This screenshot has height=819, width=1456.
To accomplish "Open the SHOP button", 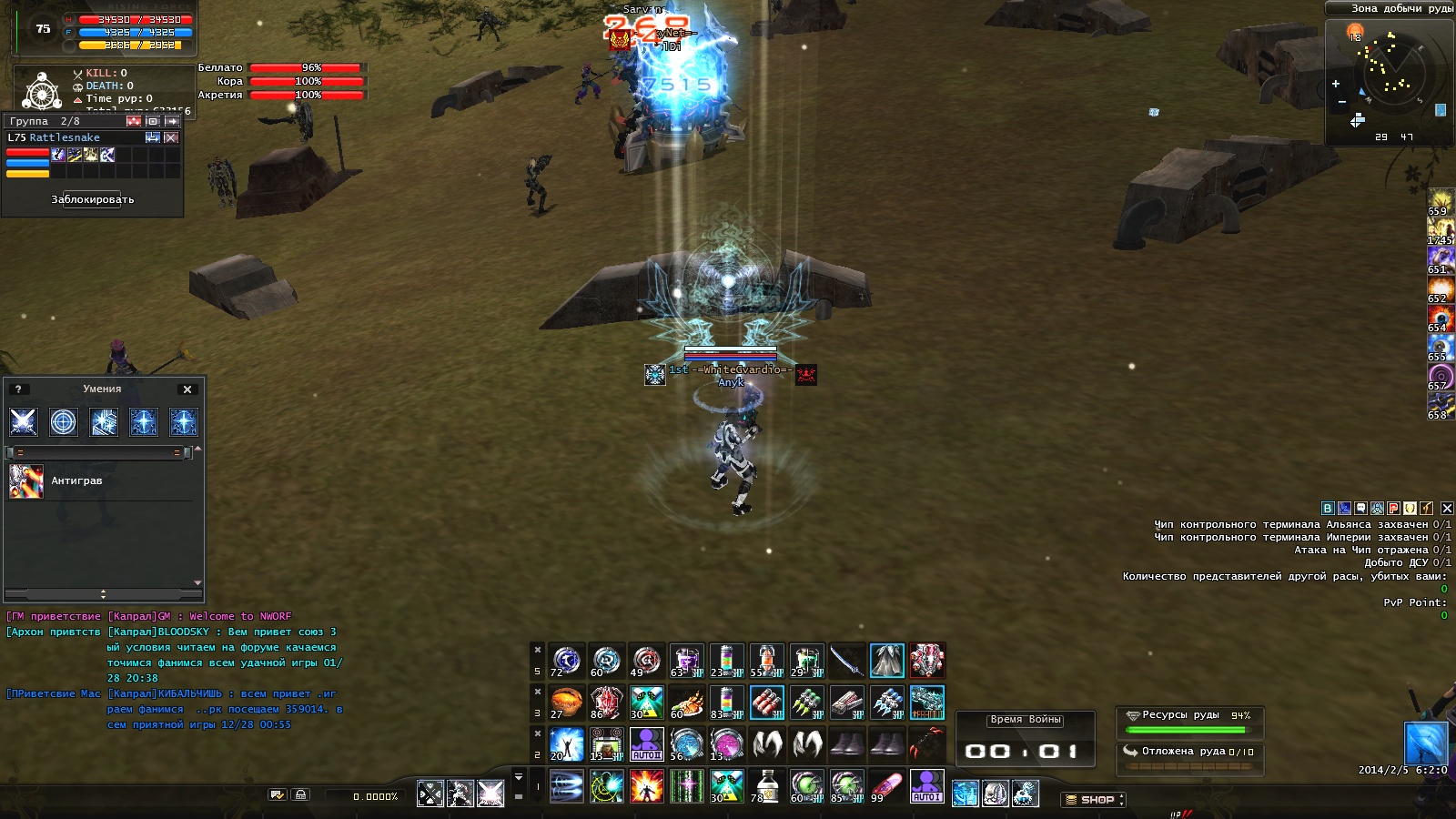I will 1093,800.
